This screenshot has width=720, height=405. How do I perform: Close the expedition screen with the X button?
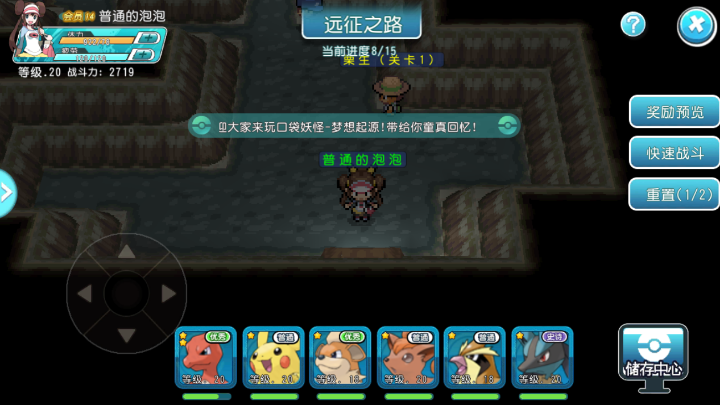(x=696, y=25)
